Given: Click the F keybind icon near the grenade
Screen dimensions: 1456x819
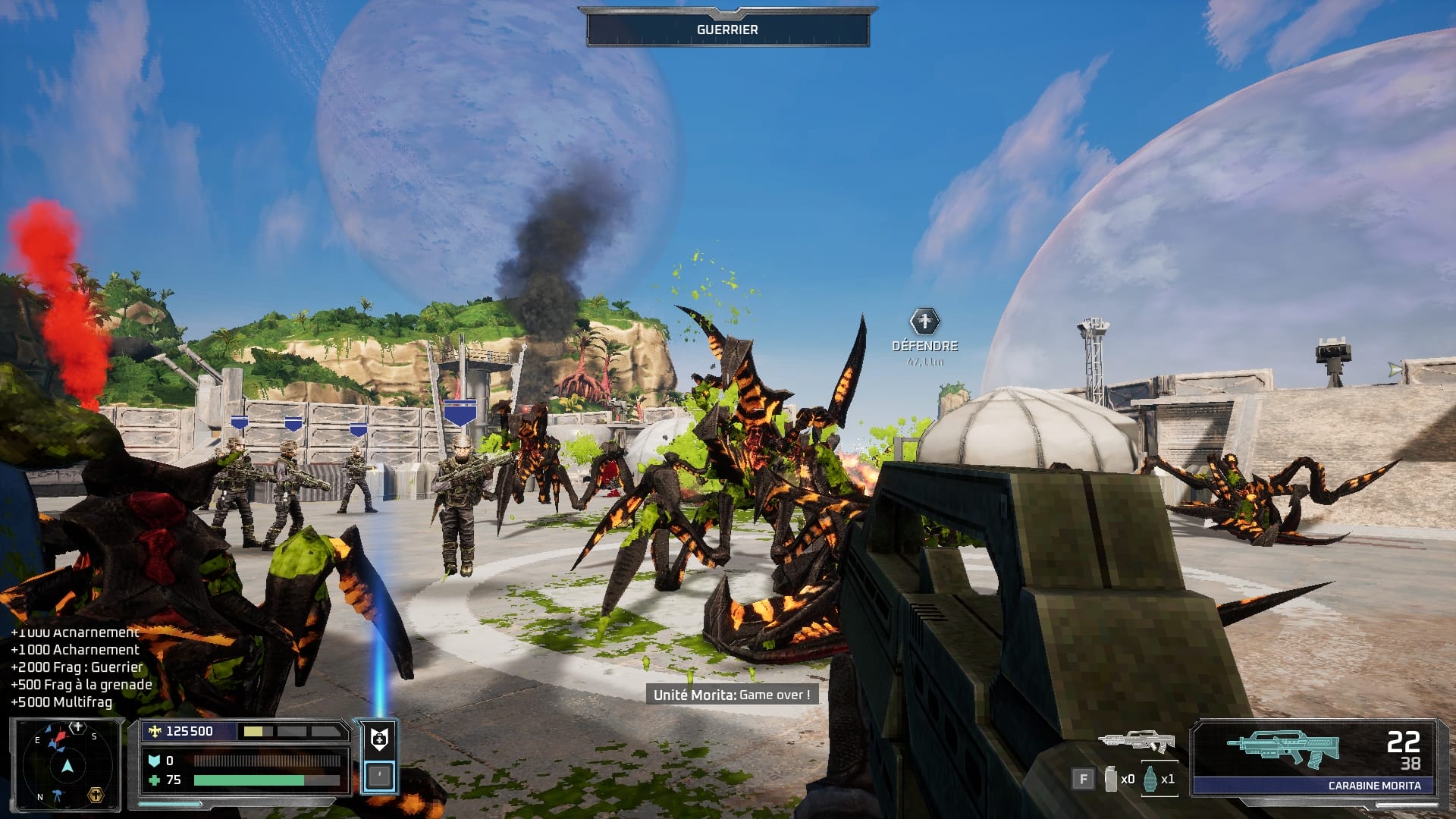Looking at the screenshot, I should [x=1083, y=778].
